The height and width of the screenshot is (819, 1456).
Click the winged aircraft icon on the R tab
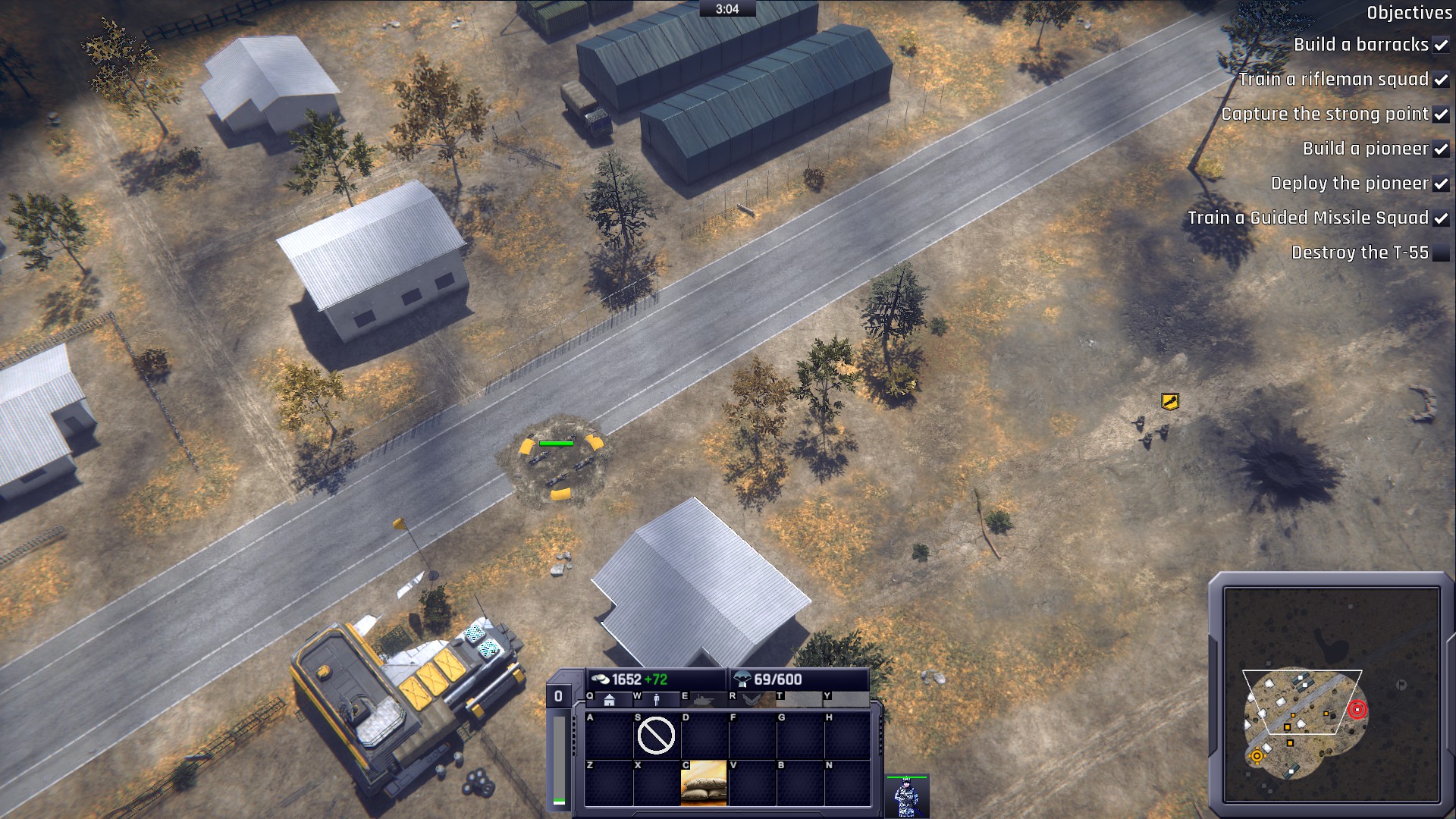pyautogui.click(x=751, y=700)
